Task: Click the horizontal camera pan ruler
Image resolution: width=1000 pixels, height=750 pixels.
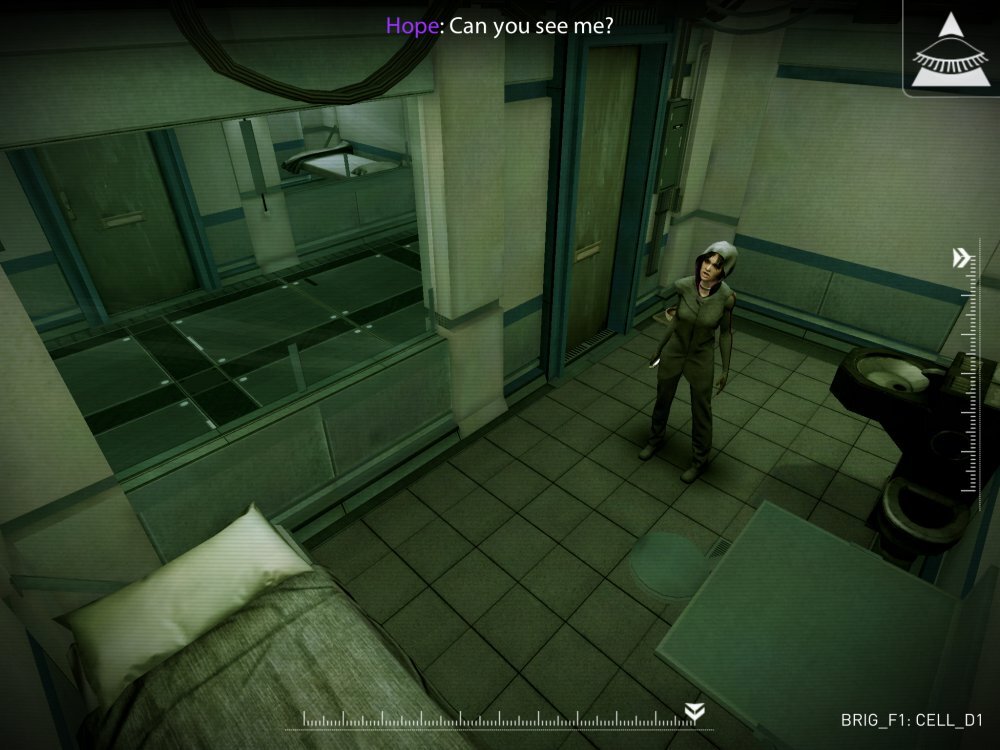Action: coord(500,719)
